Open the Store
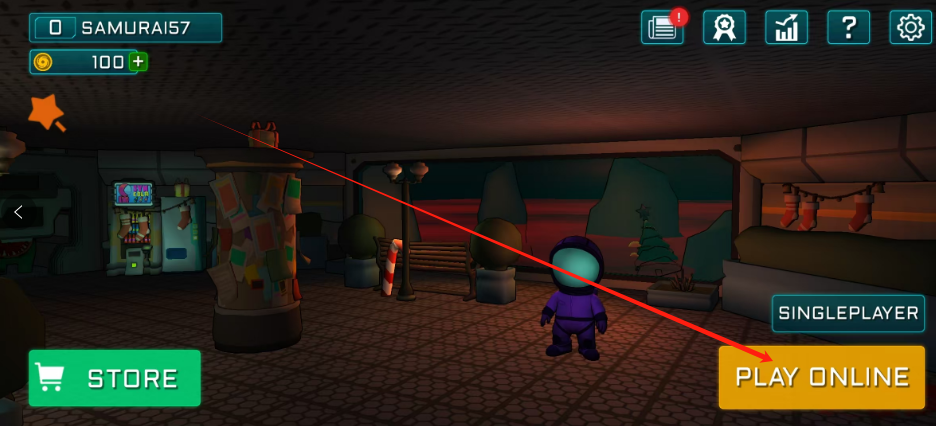This screenshot has height=426, width=936. click(x=114, y=378)
